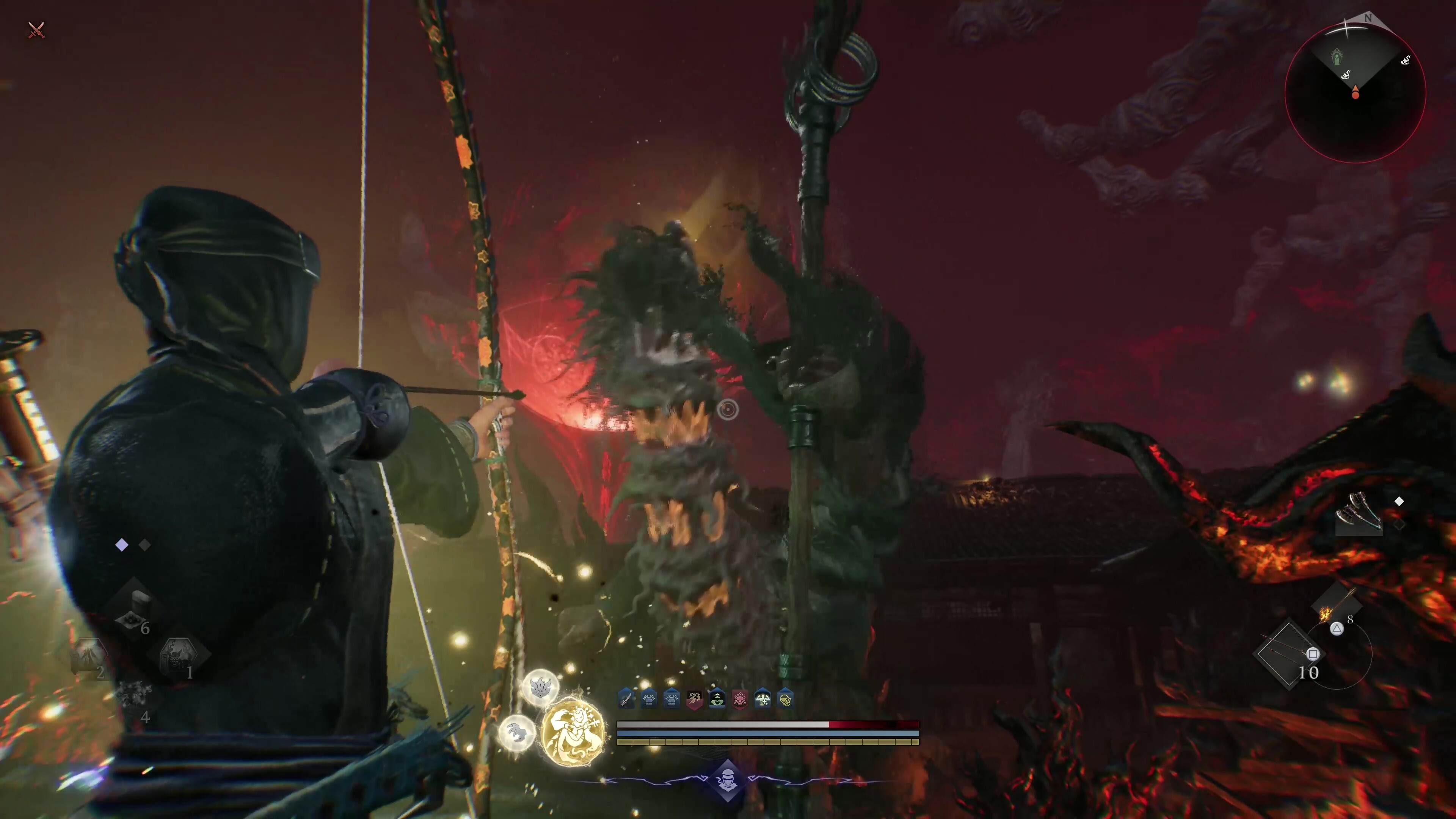Image resolution: width=1456 pixels, height=819 pixels.
Task: Inspect the lightning bolt status icon
Action: (x=694, y=699)
